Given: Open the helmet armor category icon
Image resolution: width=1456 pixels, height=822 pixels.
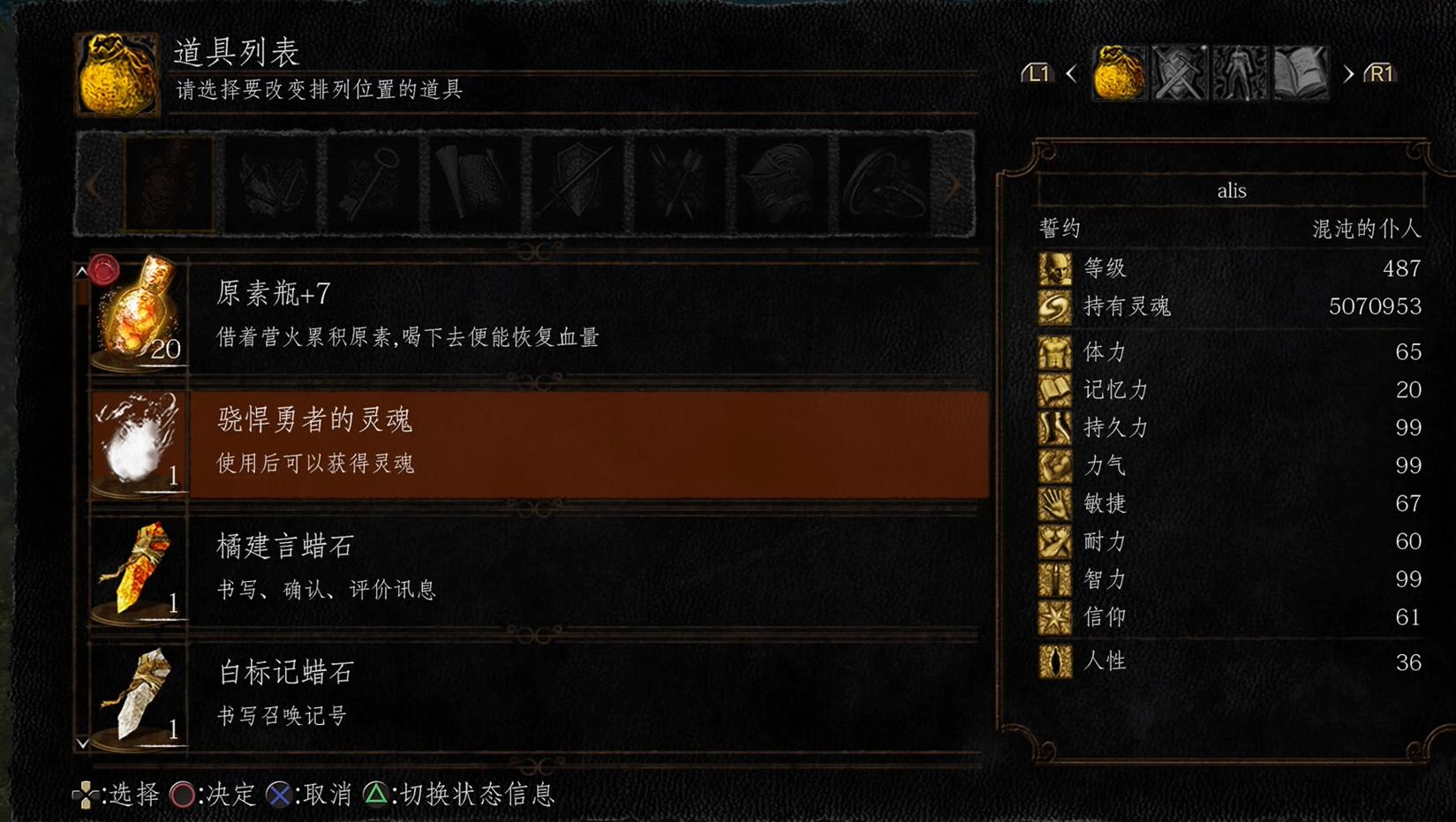Looking at the screenshot, I should pos(781,183).
